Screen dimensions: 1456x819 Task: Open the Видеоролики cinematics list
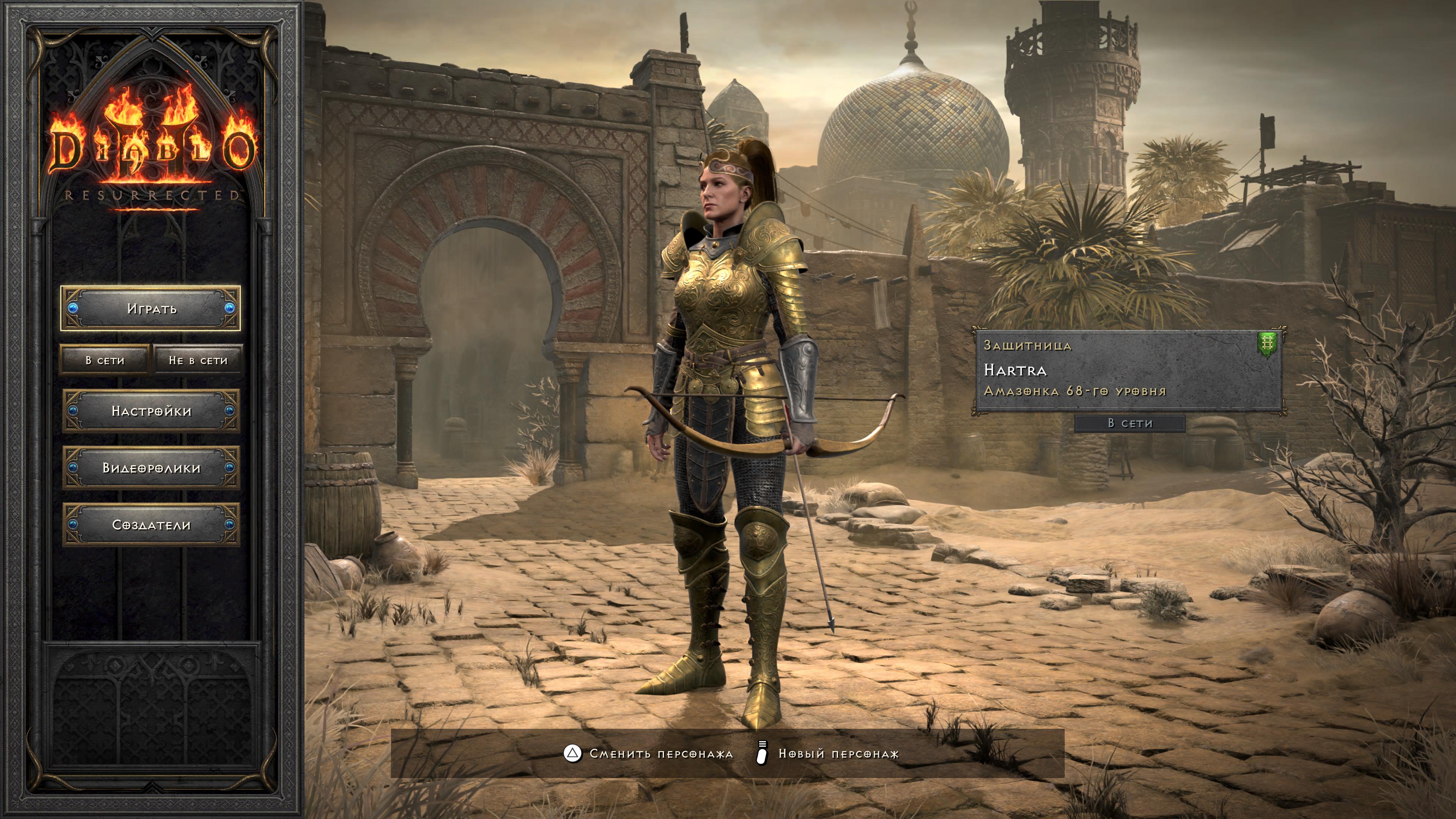click(151, 468)
